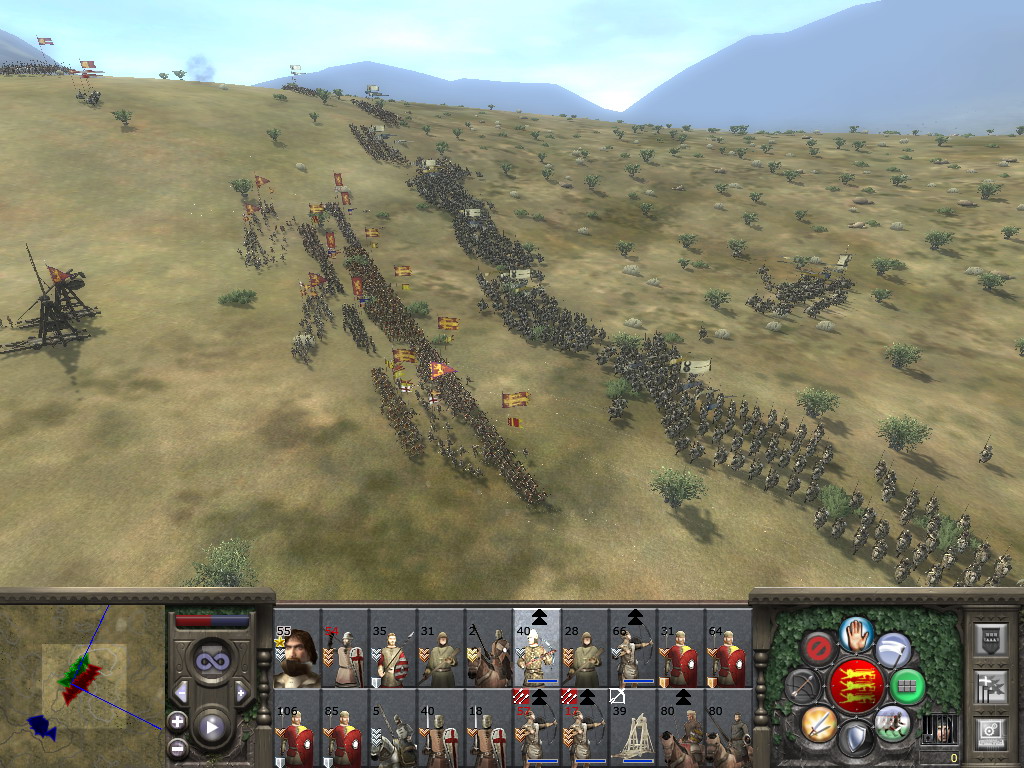Screen dimensions: 1024x768
Task: Increase game speed with right arrow
Action: (x=241, y=692)
